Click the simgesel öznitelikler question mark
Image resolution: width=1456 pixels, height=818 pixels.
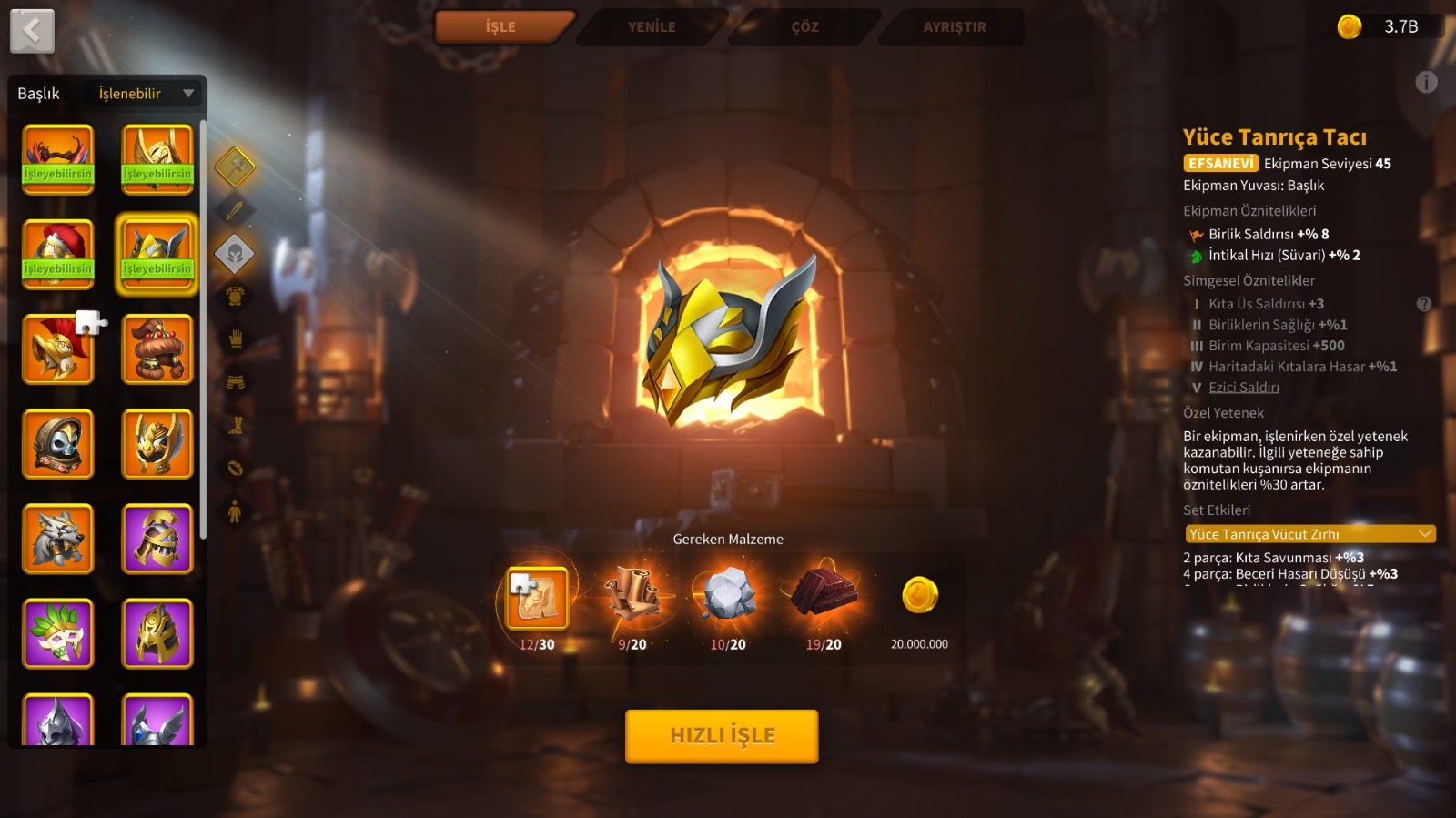(1424, 304)
